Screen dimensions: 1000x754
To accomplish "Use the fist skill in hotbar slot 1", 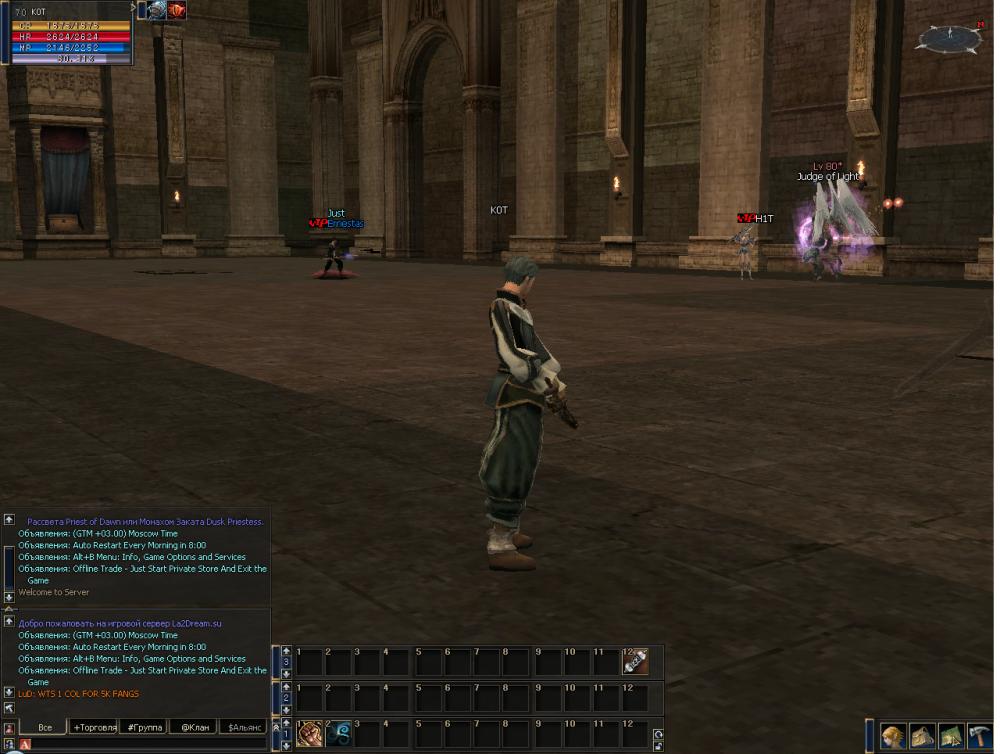I will 310,733.
